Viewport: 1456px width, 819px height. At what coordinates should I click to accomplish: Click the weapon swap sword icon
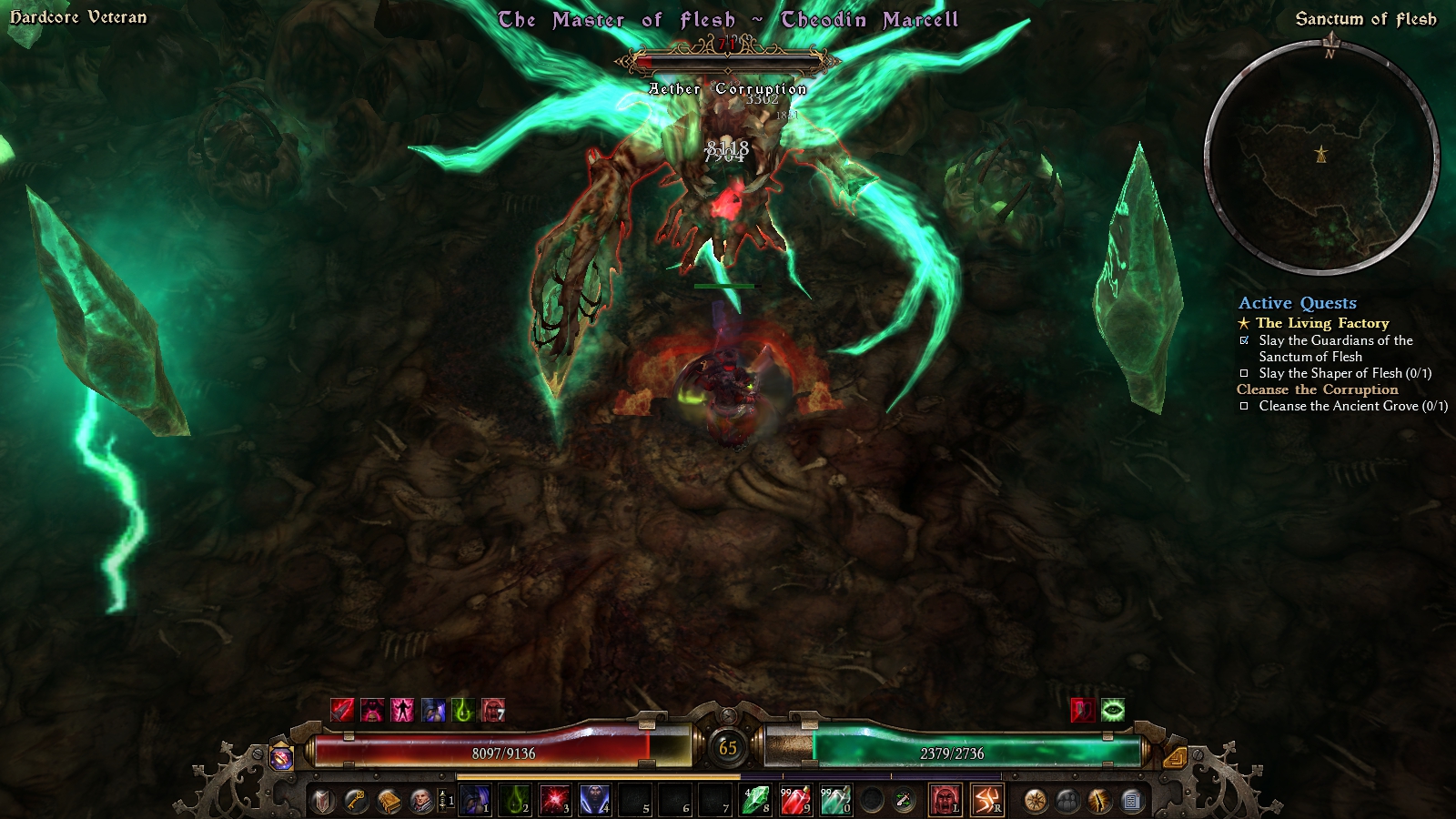tap(904, 801)
